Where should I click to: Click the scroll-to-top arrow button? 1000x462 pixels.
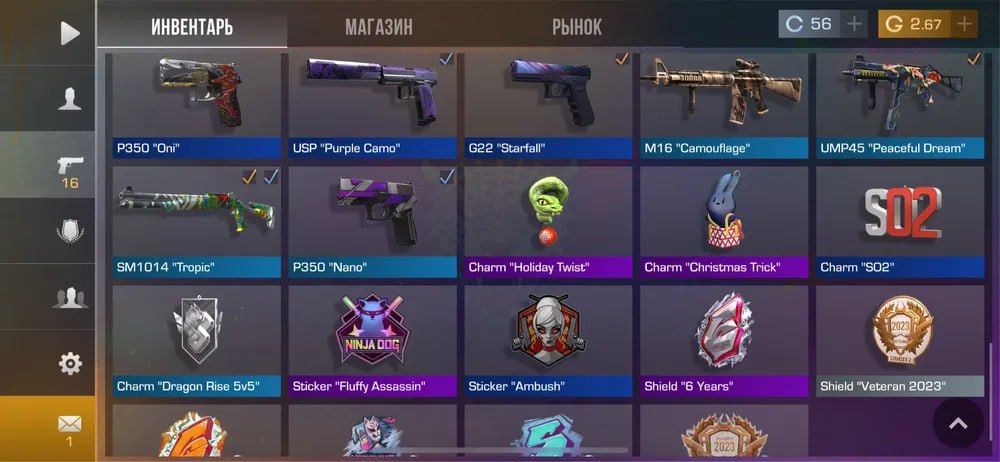click(958, 424)
